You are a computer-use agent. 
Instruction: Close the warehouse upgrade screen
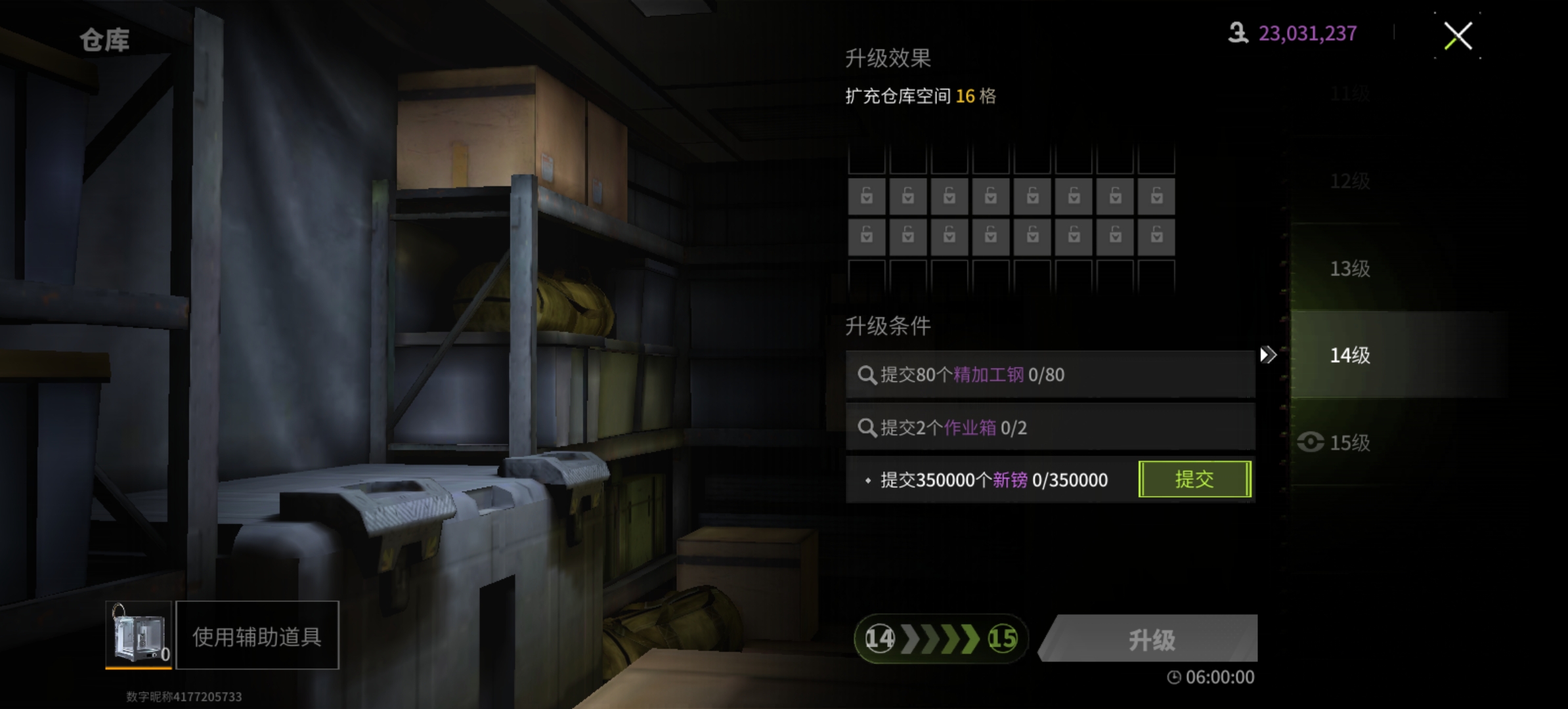point(1457,36)
